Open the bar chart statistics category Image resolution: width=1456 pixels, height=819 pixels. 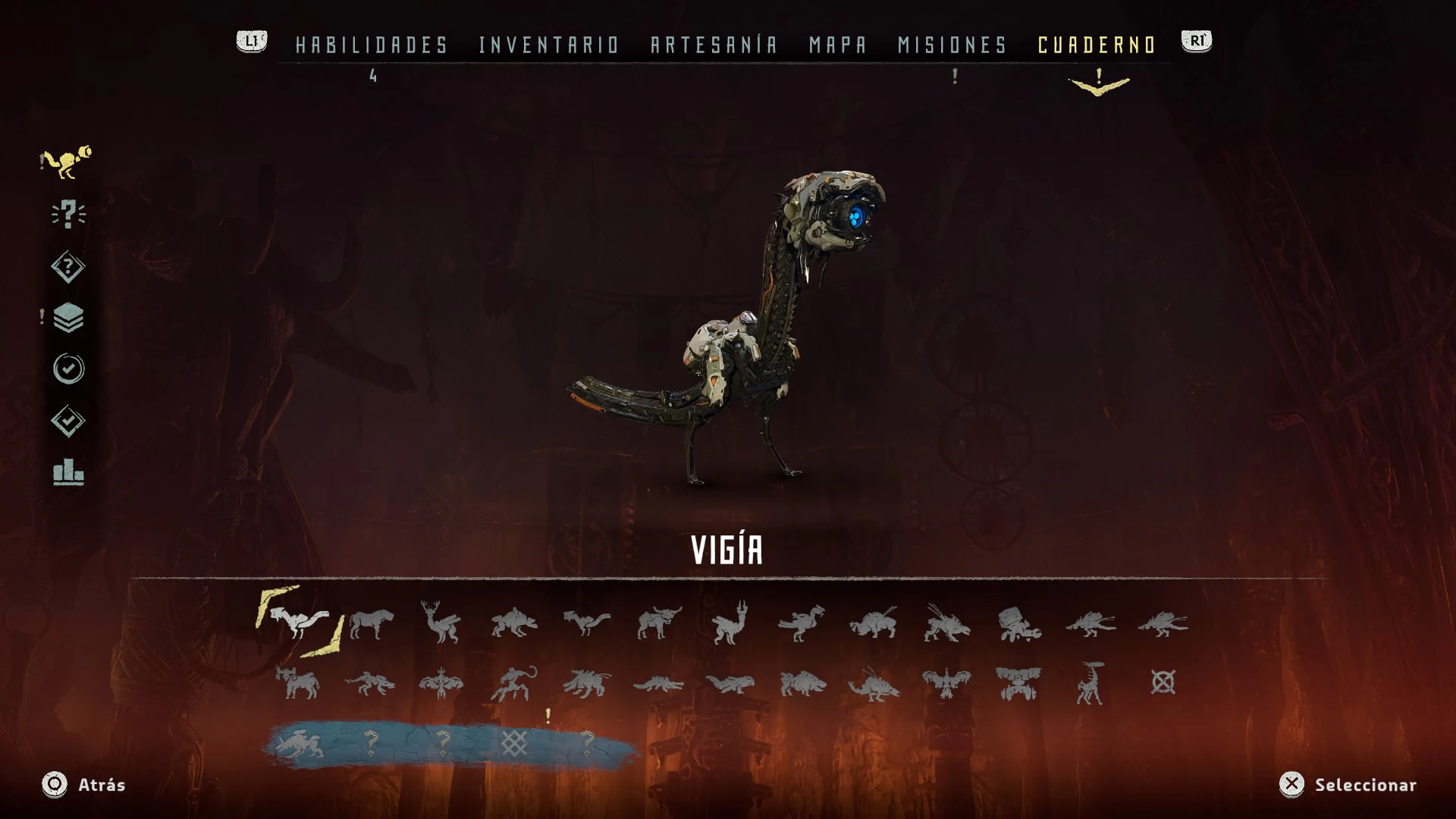[68, 472]
